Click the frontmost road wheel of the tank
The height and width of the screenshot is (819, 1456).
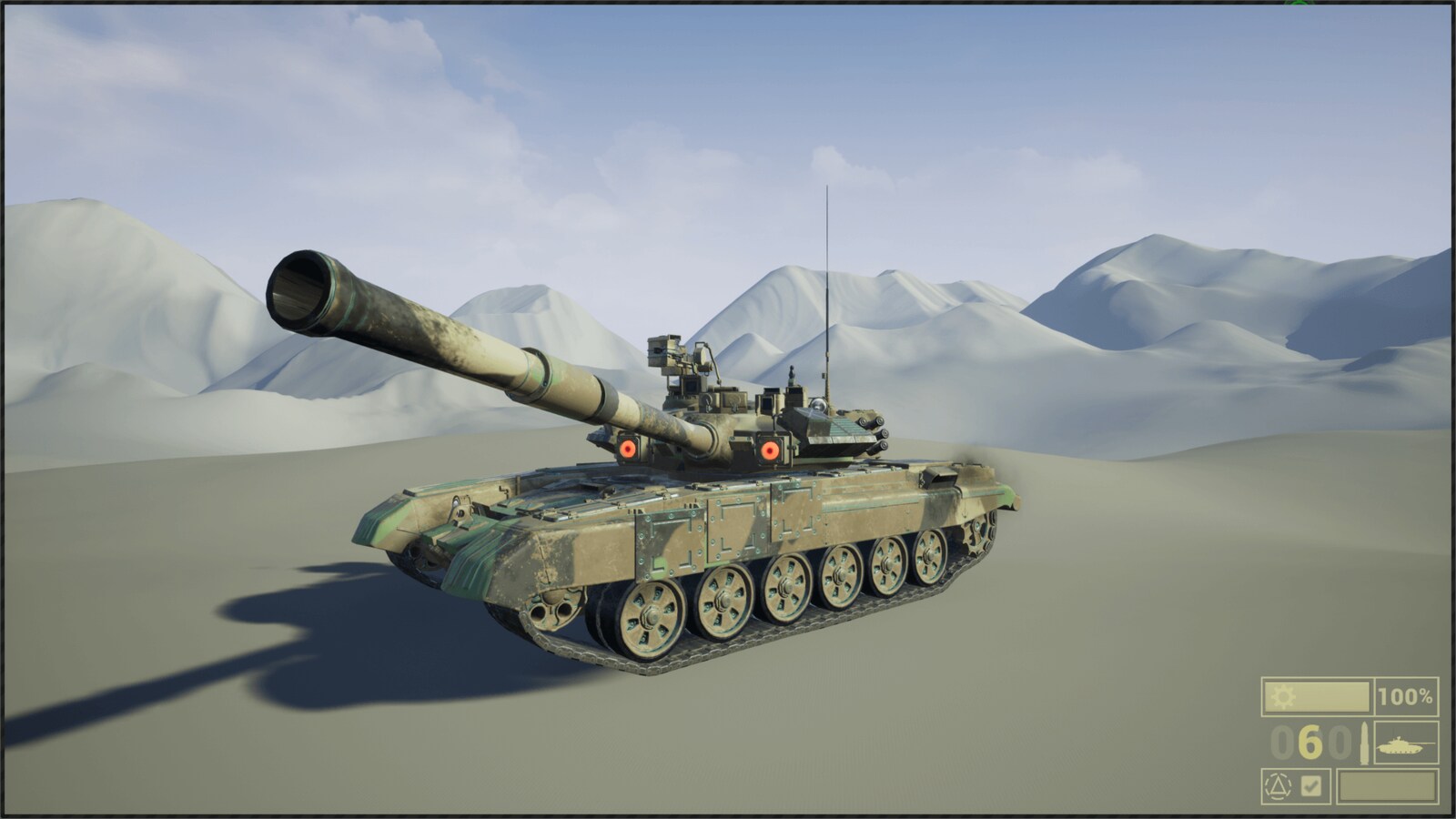[650, 617]
